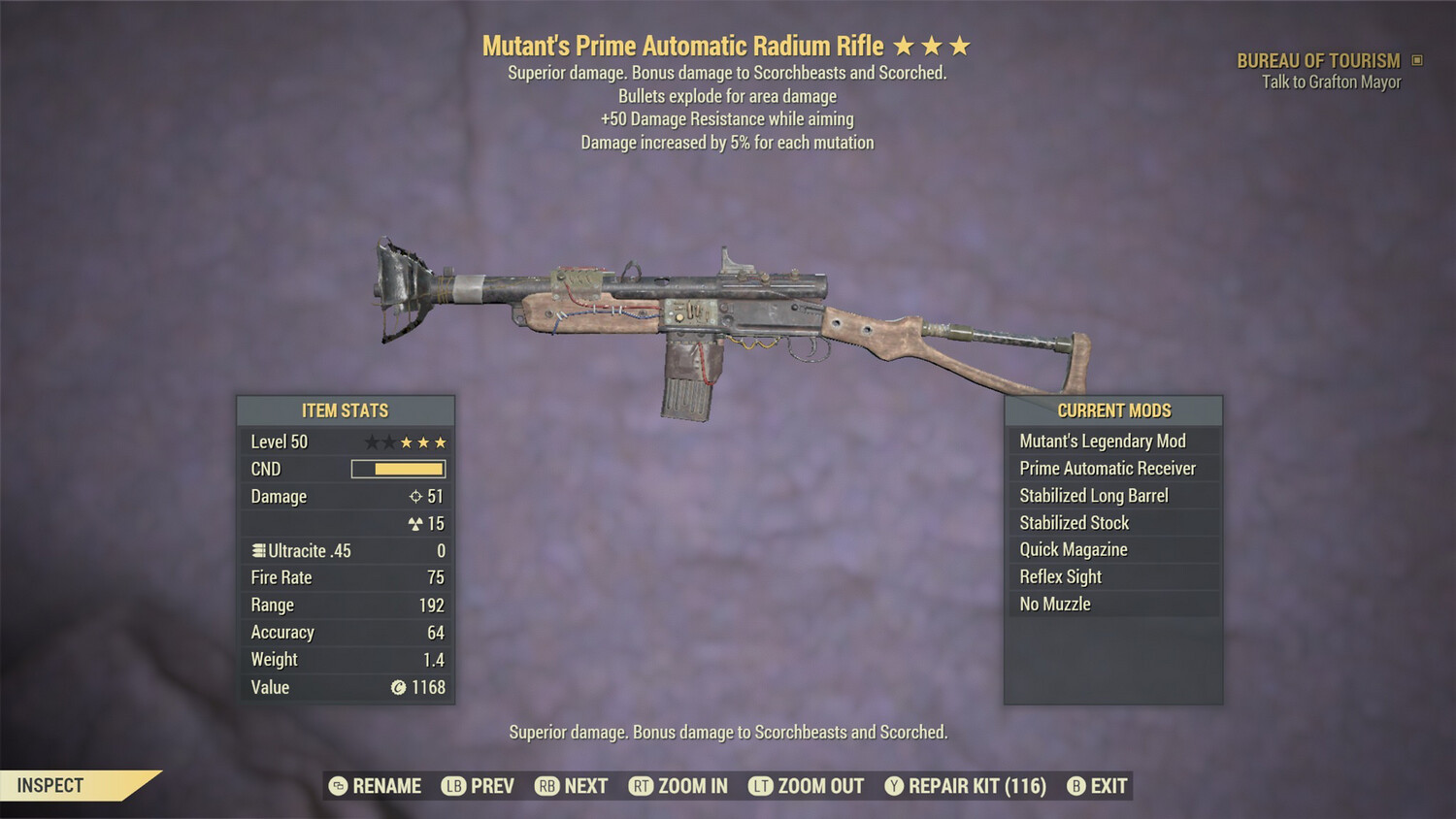Select the Stabilized Long Barrel mod entry
This screenshot has width=1456, height=819.
tap(1093, 495)
